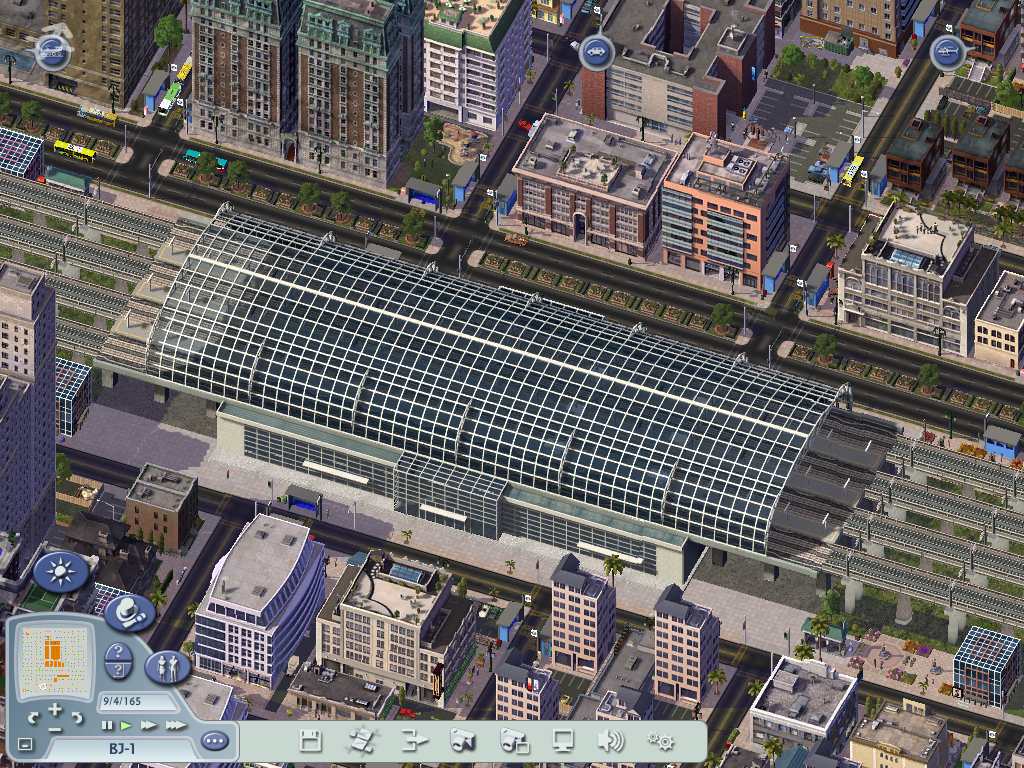Take a screenshot with the camera icon
Viewport: 1024px width, 768px height.
click(x=462, y=741)
